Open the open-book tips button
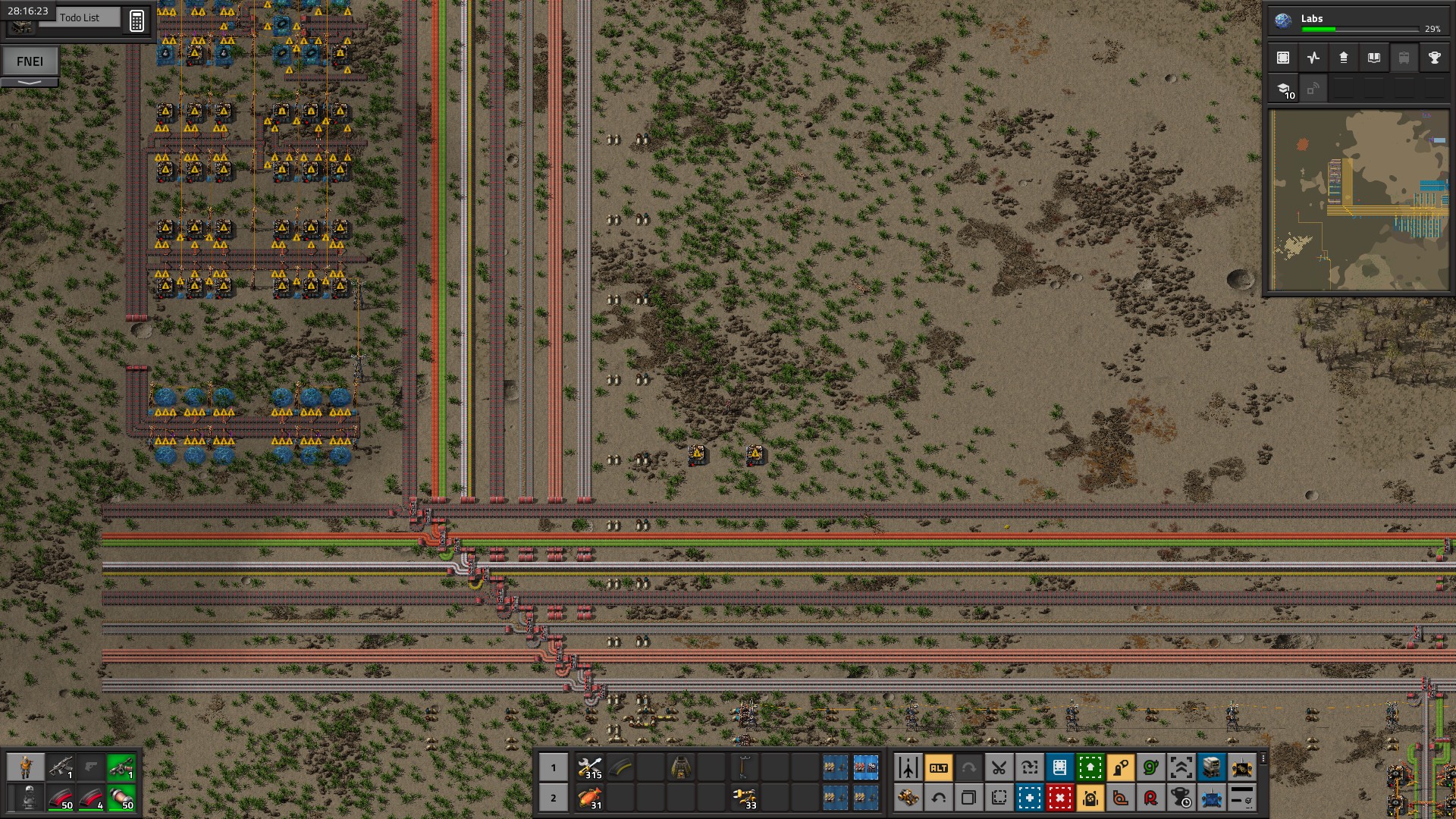1456x819 pixels. point(1373,58)
